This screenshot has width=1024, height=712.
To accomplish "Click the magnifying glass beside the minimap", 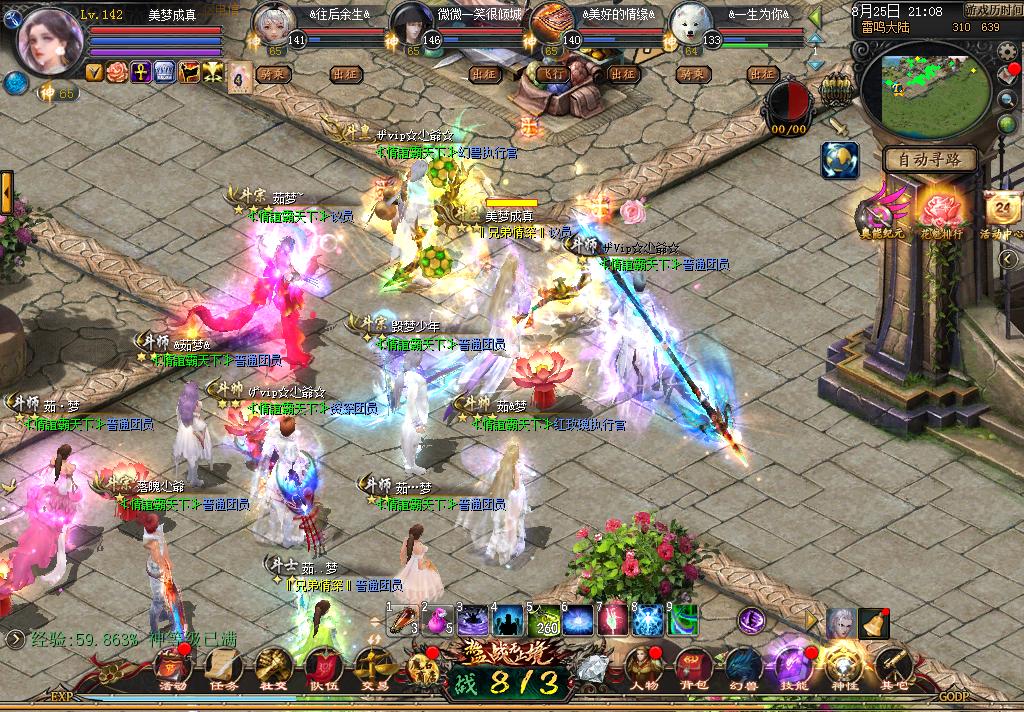I will [x=1007, y=98].
